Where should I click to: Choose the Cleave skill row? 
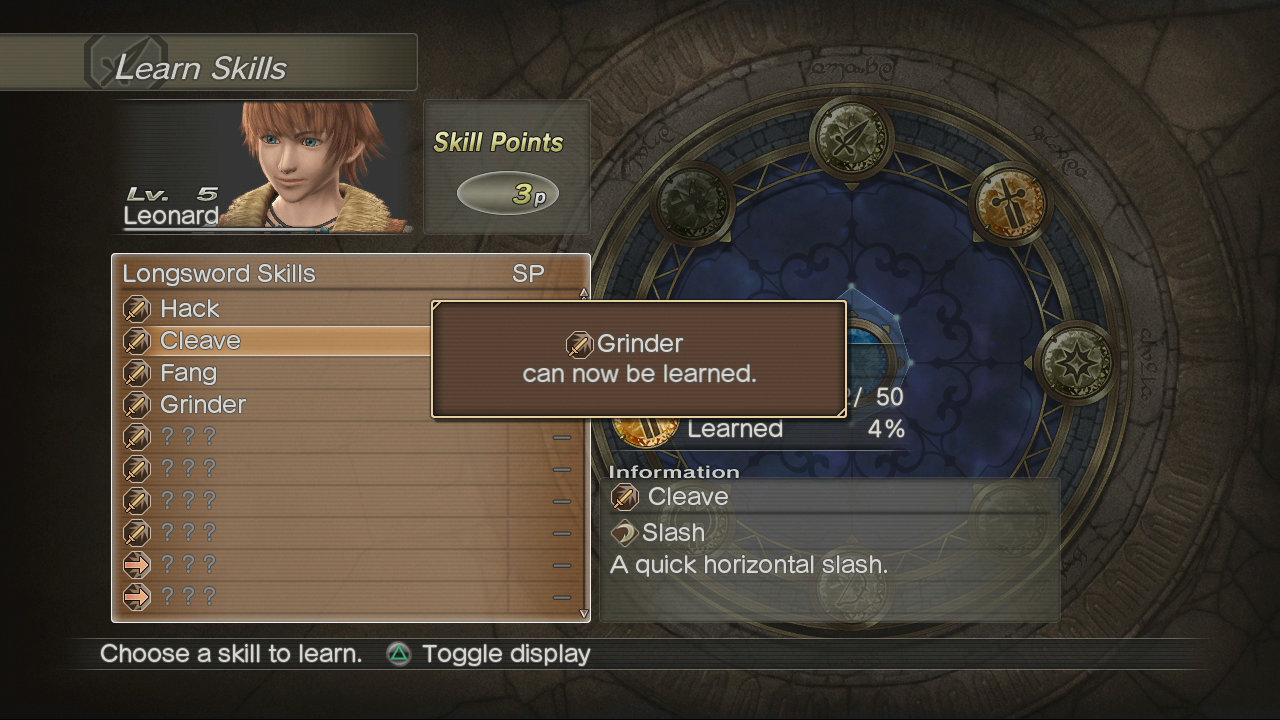[x=200, y=341]
